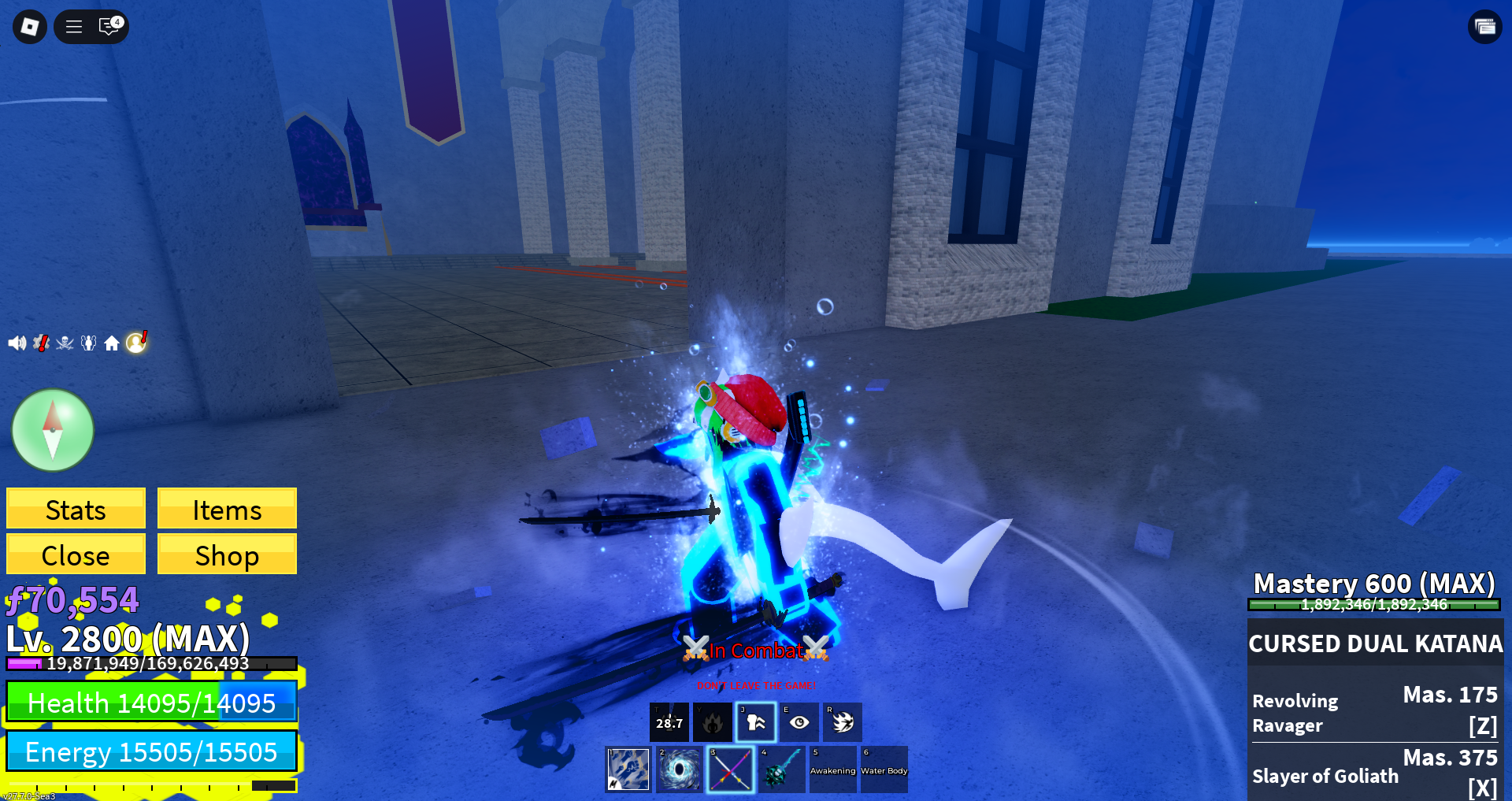Open the gold profile avatar icon
The width and height of the screenshot is (1512, 801).
pyautogui.click(x=136, y=342)
